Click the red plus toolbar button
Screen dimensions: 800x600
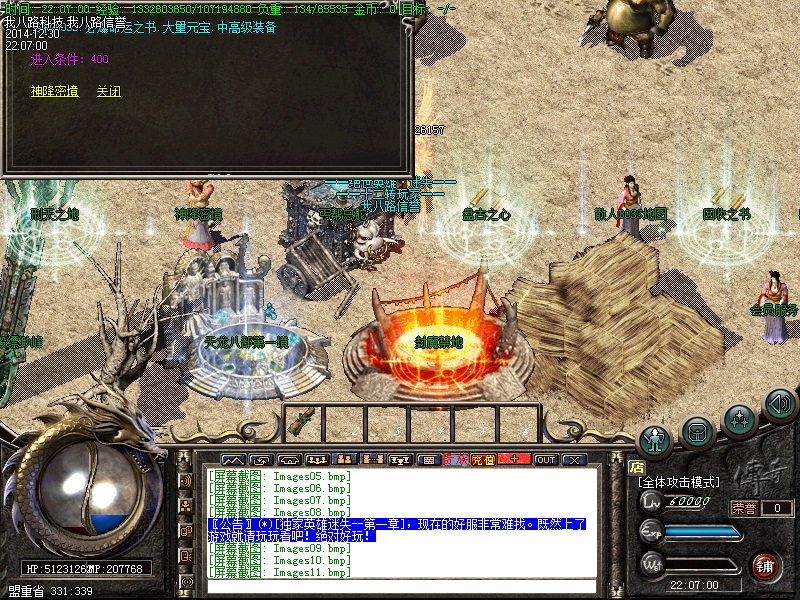[514, 460]
